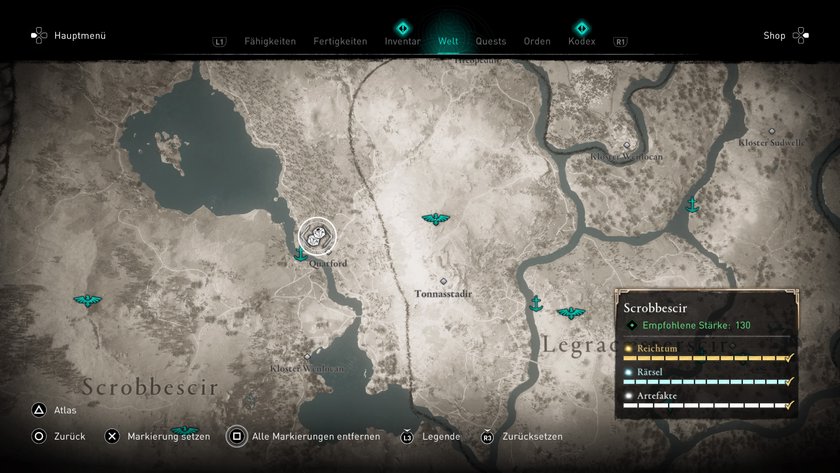840x473 pixels.
Task: Select the anchor harbor marker at Quatford
Action: (299, 255)
